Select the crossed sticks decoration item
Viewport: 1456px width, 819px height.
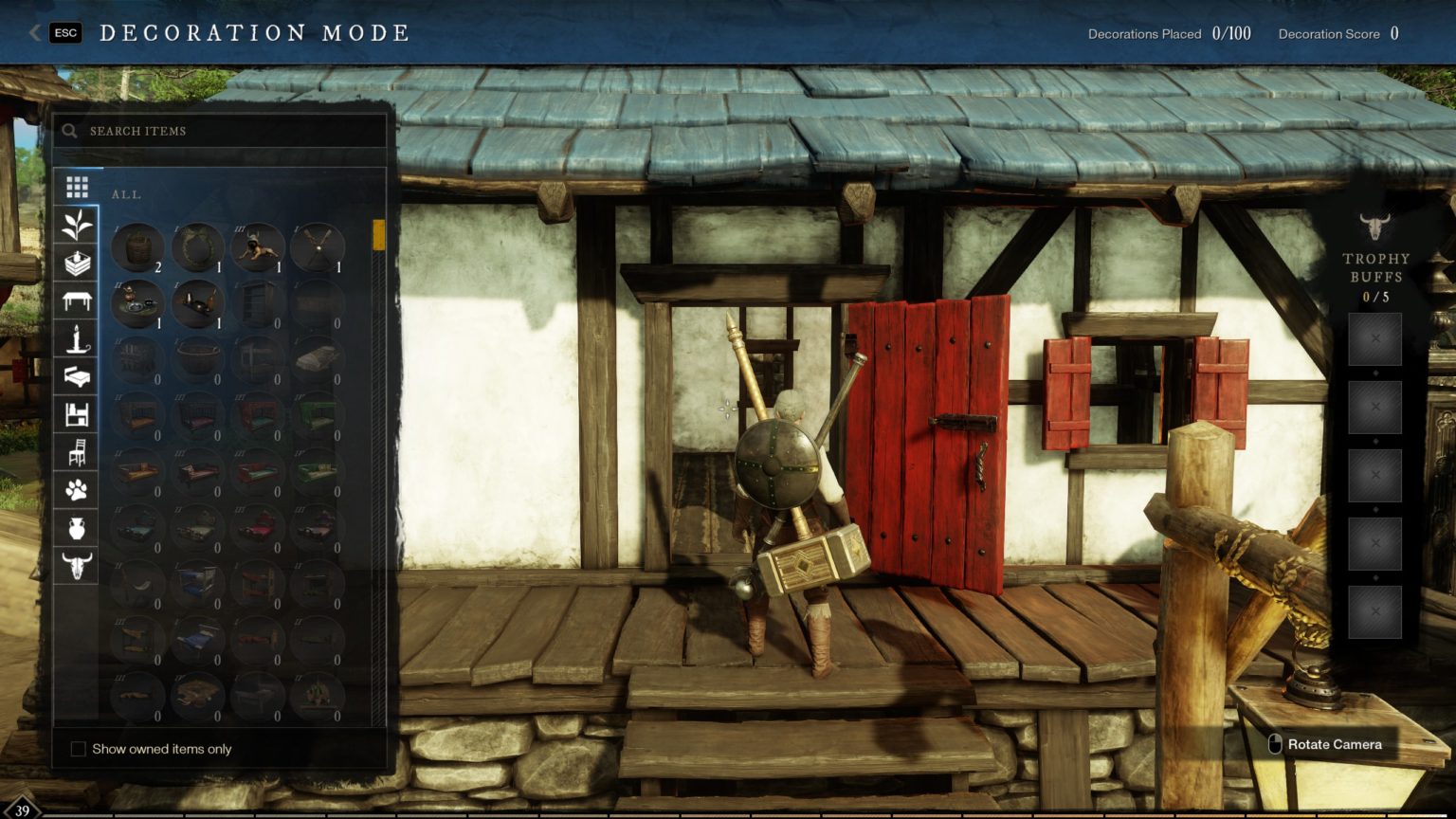click(317, 247)
